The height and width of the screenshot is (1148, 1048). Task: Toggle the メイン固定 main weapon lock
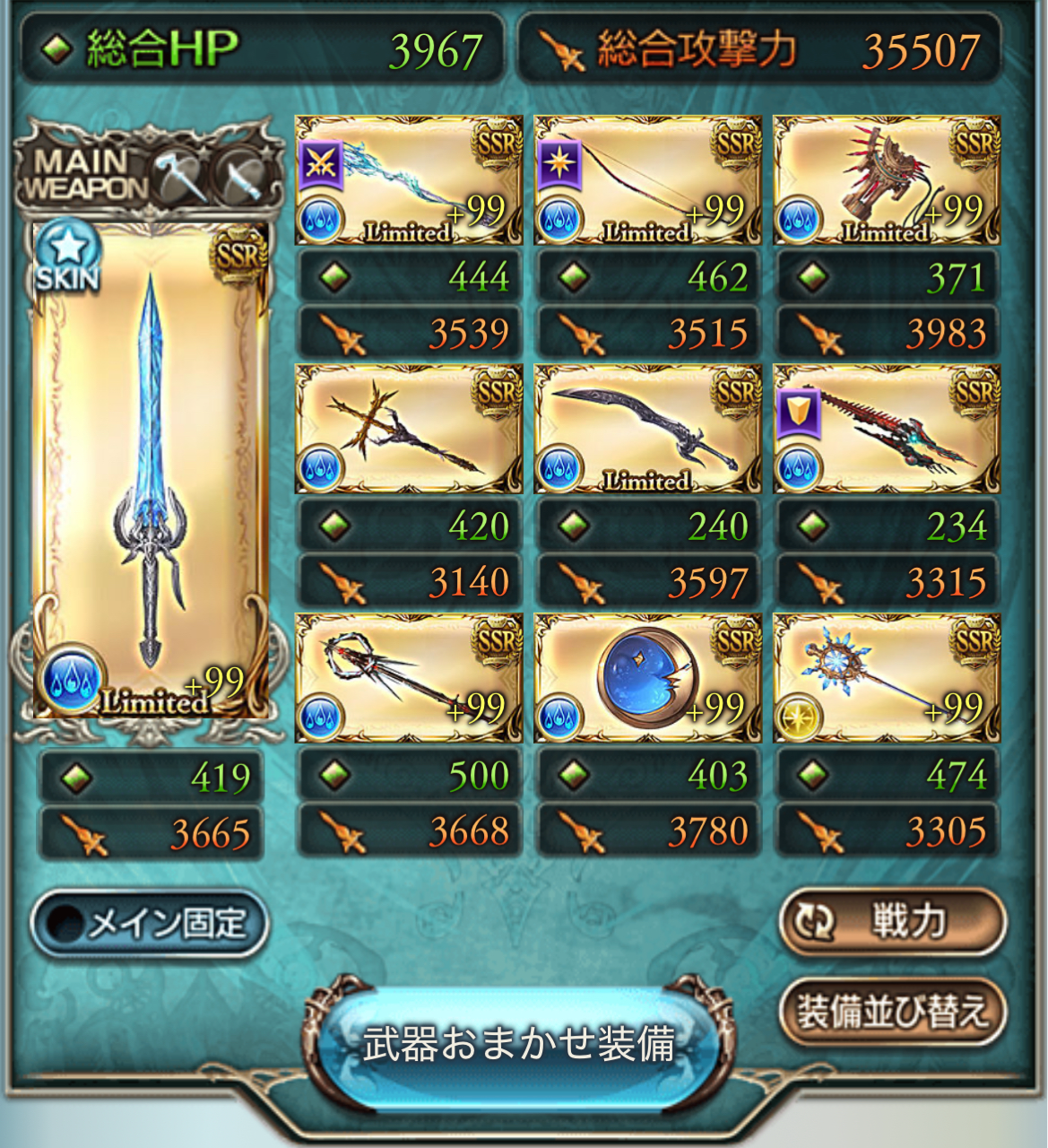[x=150, y=923]
